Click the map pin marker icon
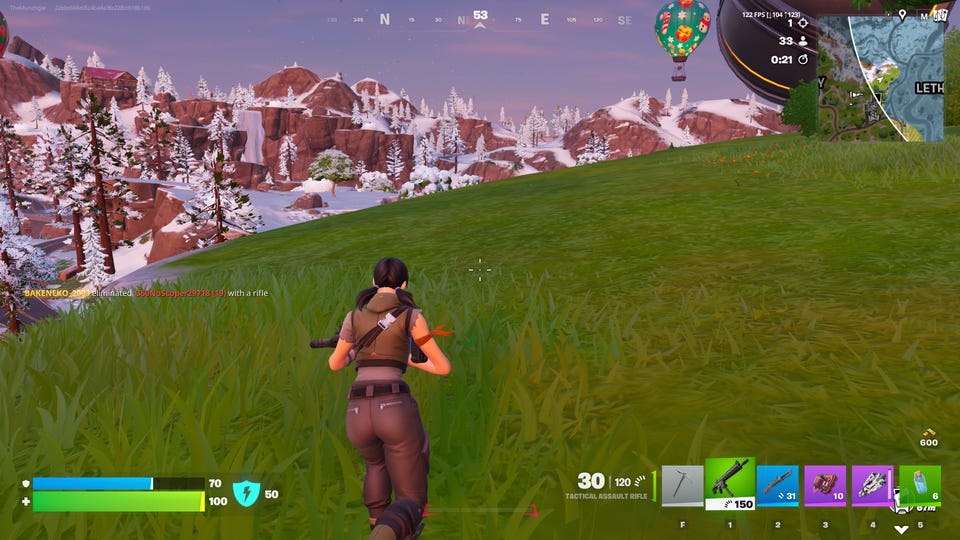960x540 pixels. pyautogui.click(x=902, y=15)
